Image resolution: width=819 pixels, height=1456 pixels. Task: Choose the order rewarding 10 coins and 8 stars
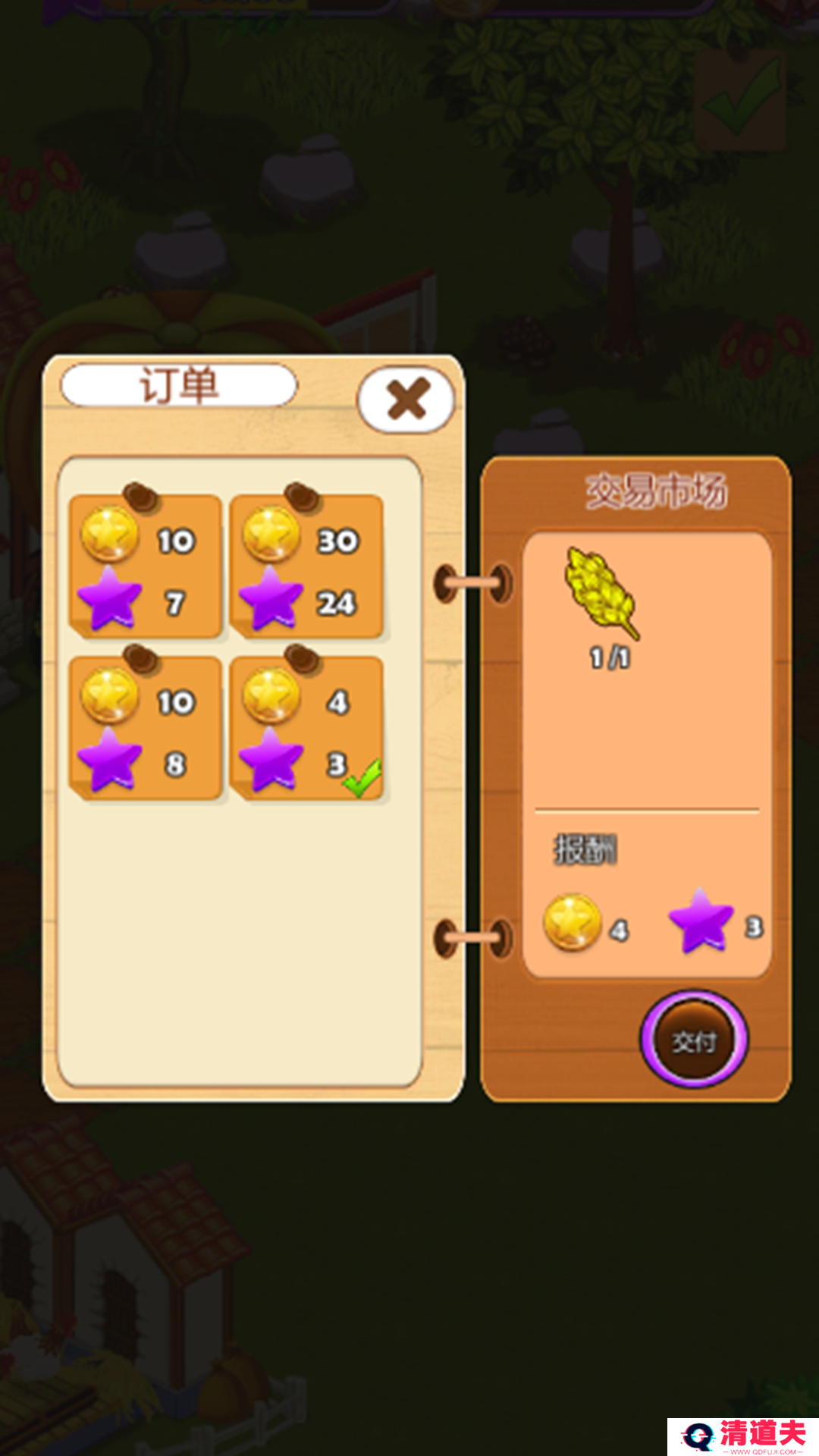pos(145,729)
